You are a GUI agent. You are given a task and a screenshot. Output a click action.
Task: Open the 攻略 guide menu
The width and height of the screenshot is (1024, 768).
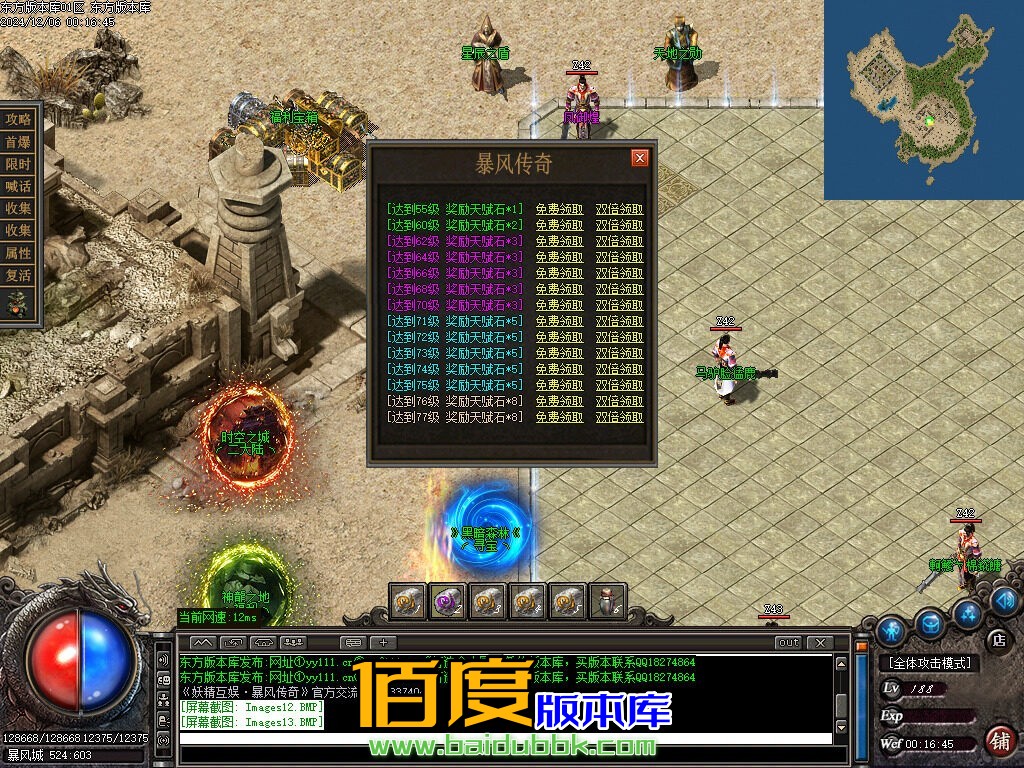[19, 119]
